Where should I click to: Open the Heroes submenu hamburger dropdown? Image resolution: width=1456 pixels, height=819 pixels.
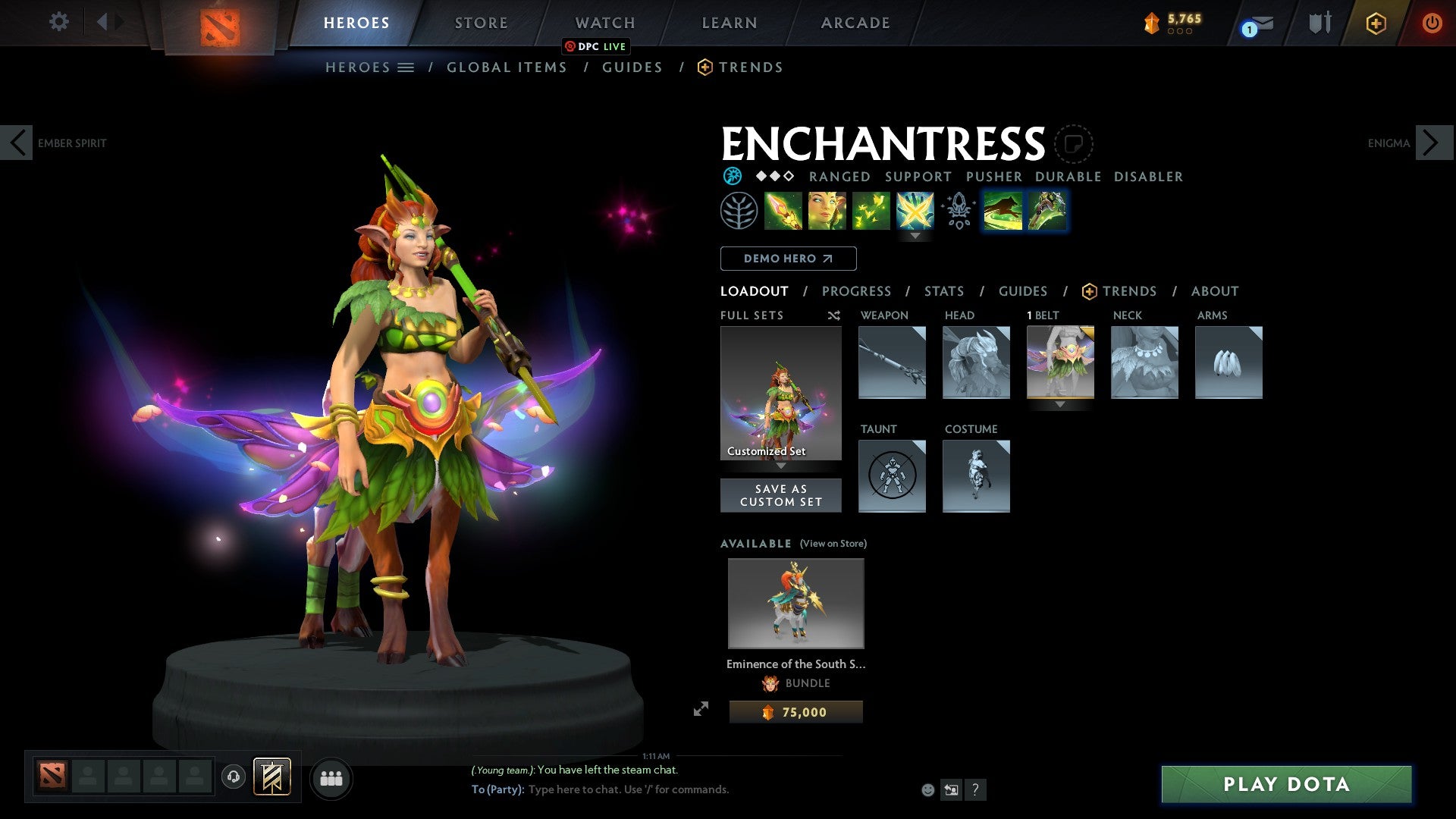[x=406, y=67]
